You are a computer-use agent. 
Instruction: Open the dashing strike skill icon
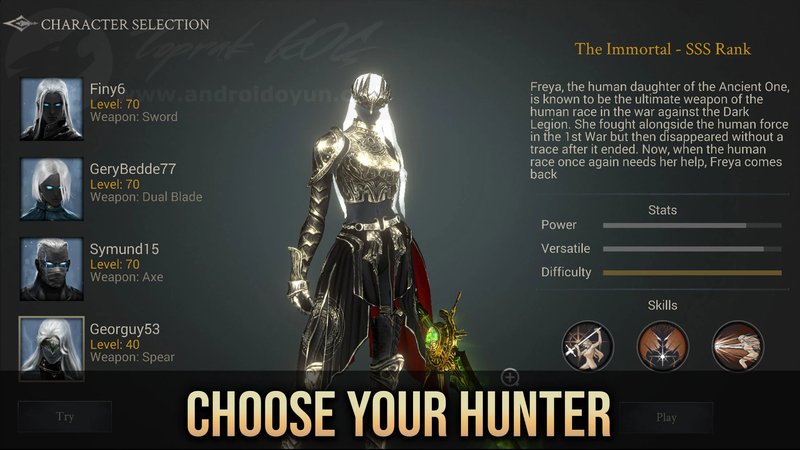(x=737, y=345)
